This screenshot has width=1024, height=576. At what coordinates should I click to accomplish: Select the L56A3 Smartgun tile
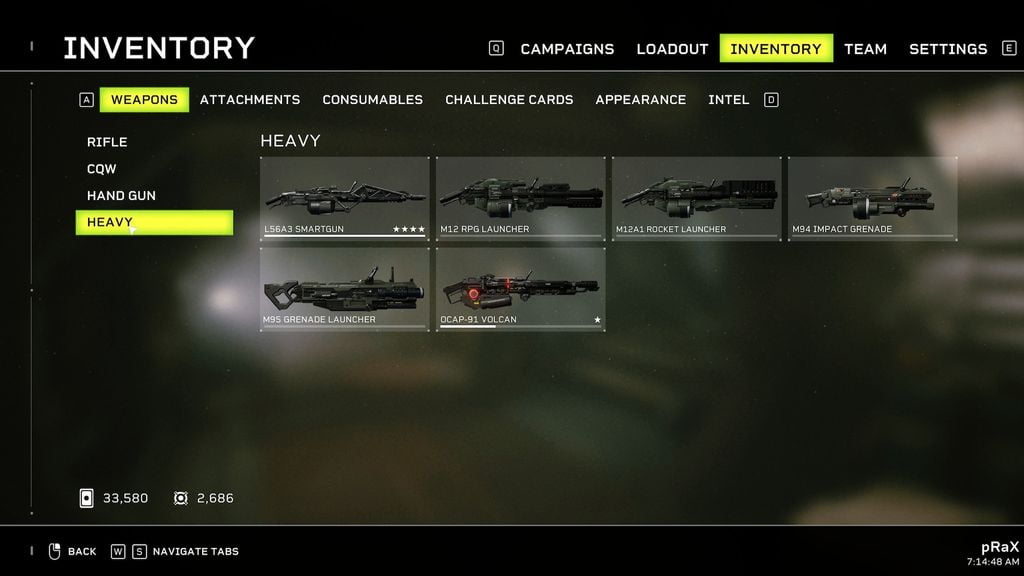coord(345,199)
